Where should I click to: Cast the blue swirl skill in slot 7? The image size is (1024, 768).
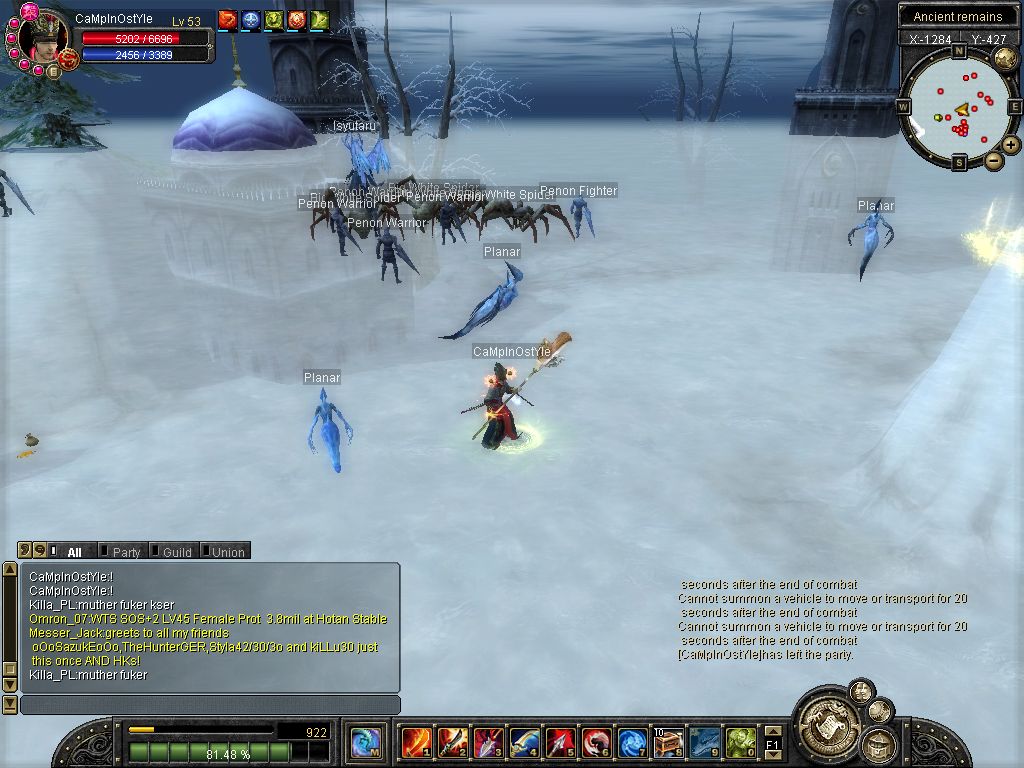tap(632, 743)
